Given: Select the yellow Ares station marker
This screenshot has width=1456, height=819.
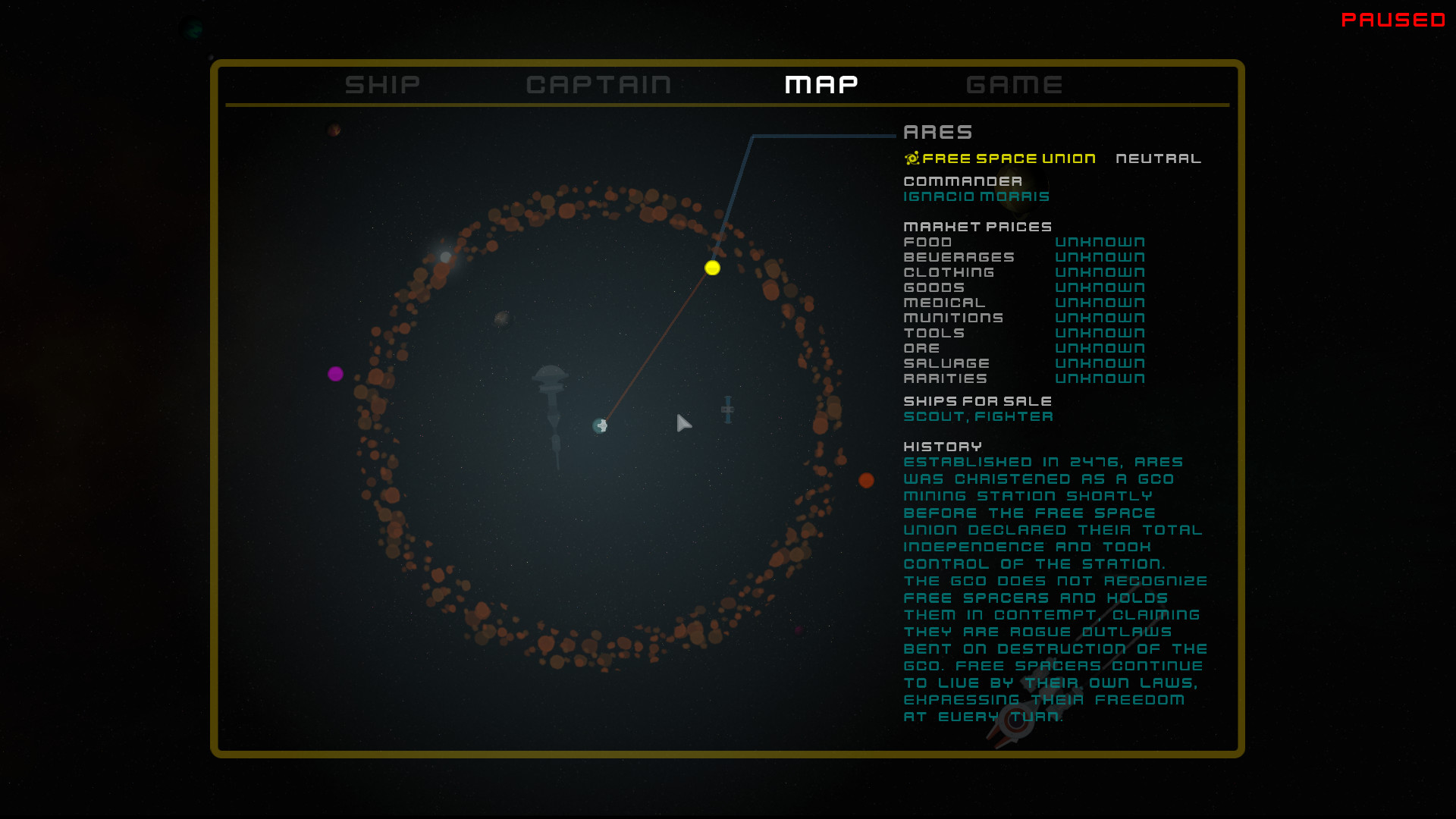Looking at the screenshot, I should click(x=712, y=268).
